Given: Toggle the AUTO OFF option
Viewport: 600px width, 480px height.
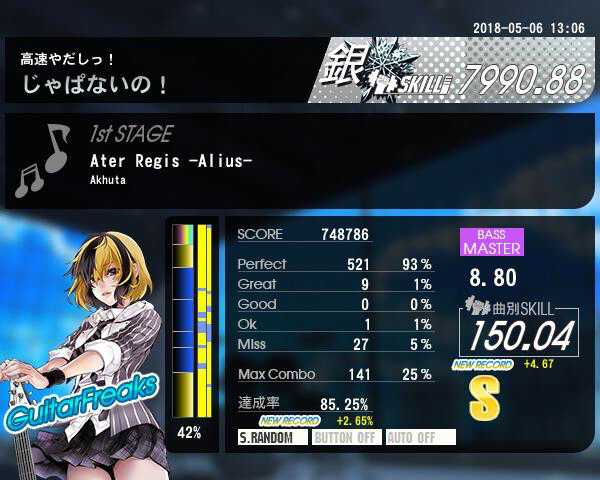Looking at the screenshot, I should click(420, 437).
